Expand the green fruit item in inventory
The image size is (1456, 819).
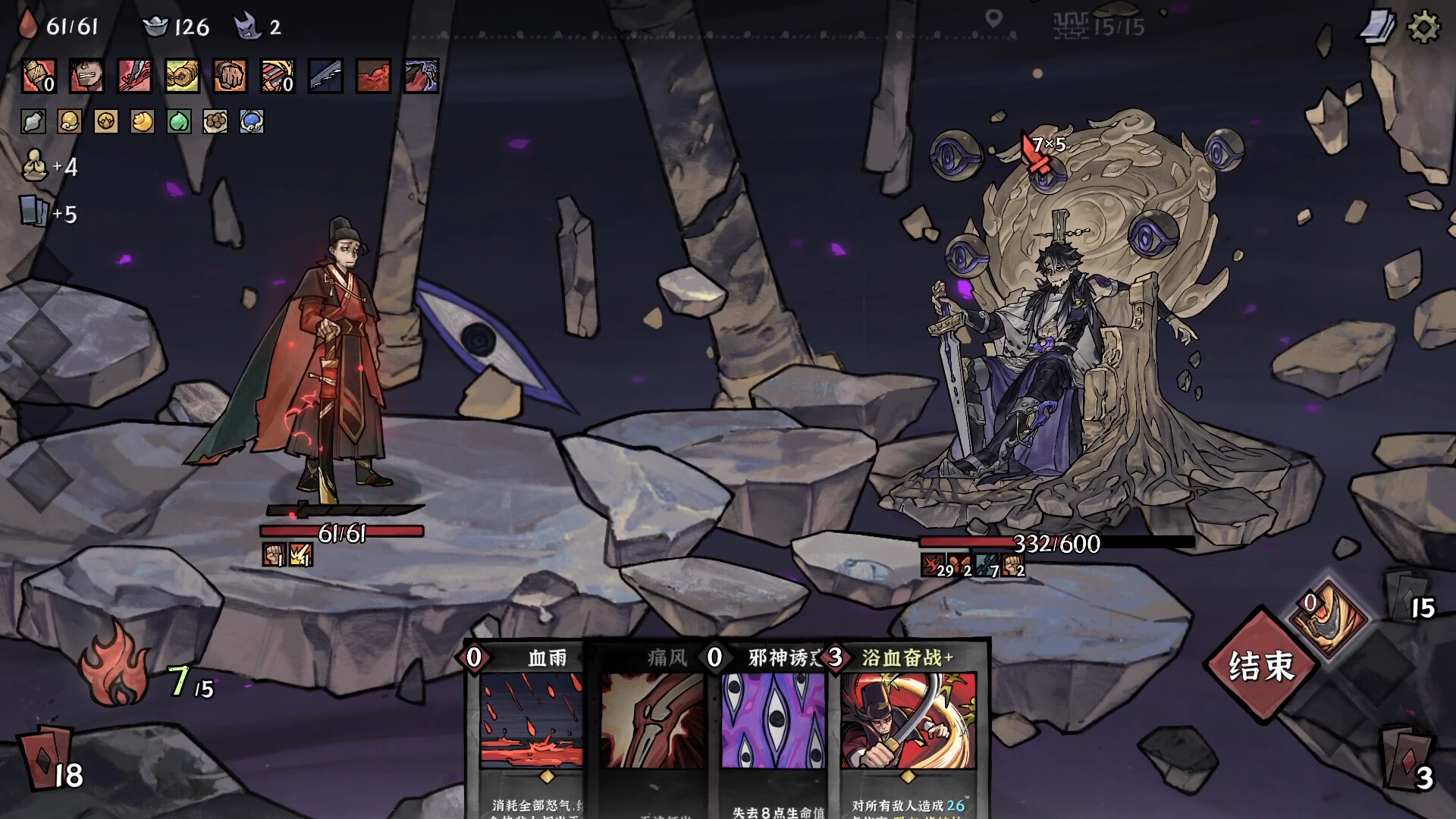[x=177, y=122]
